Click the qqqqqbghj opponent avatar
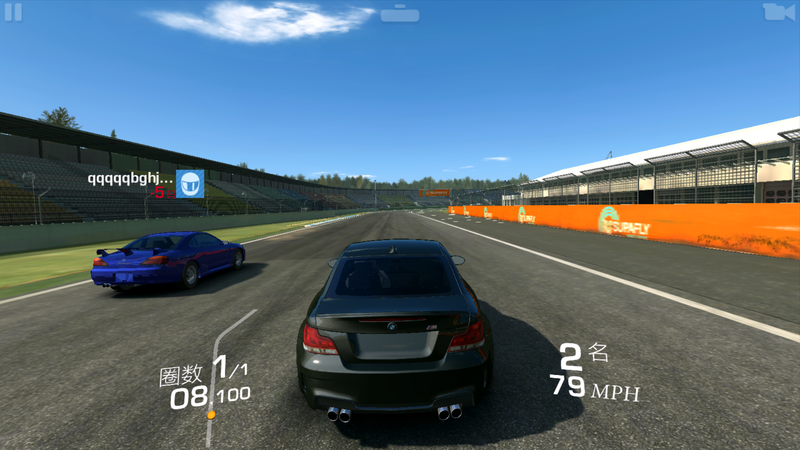 pyautogui.click(x=190, y=183)
